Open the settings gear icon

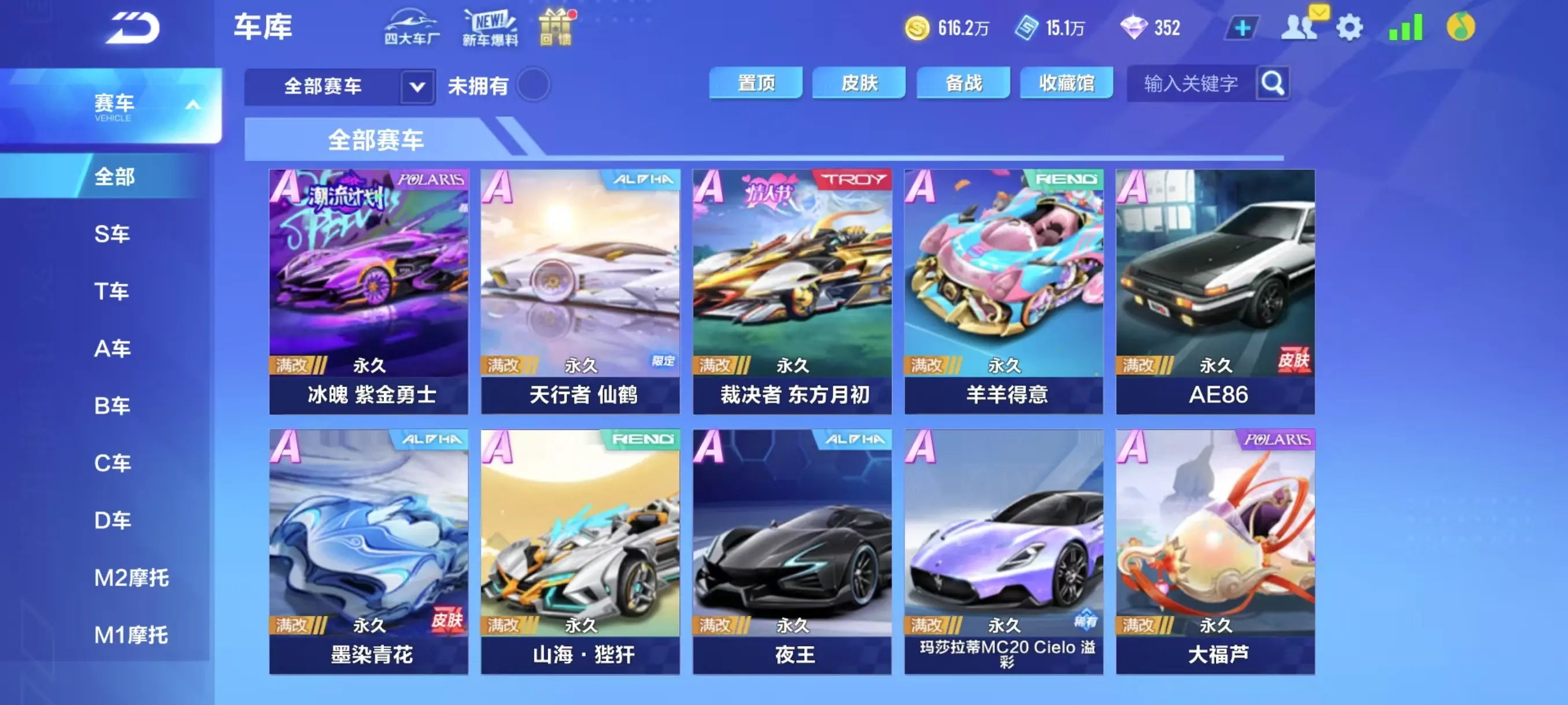point(1350,27)
